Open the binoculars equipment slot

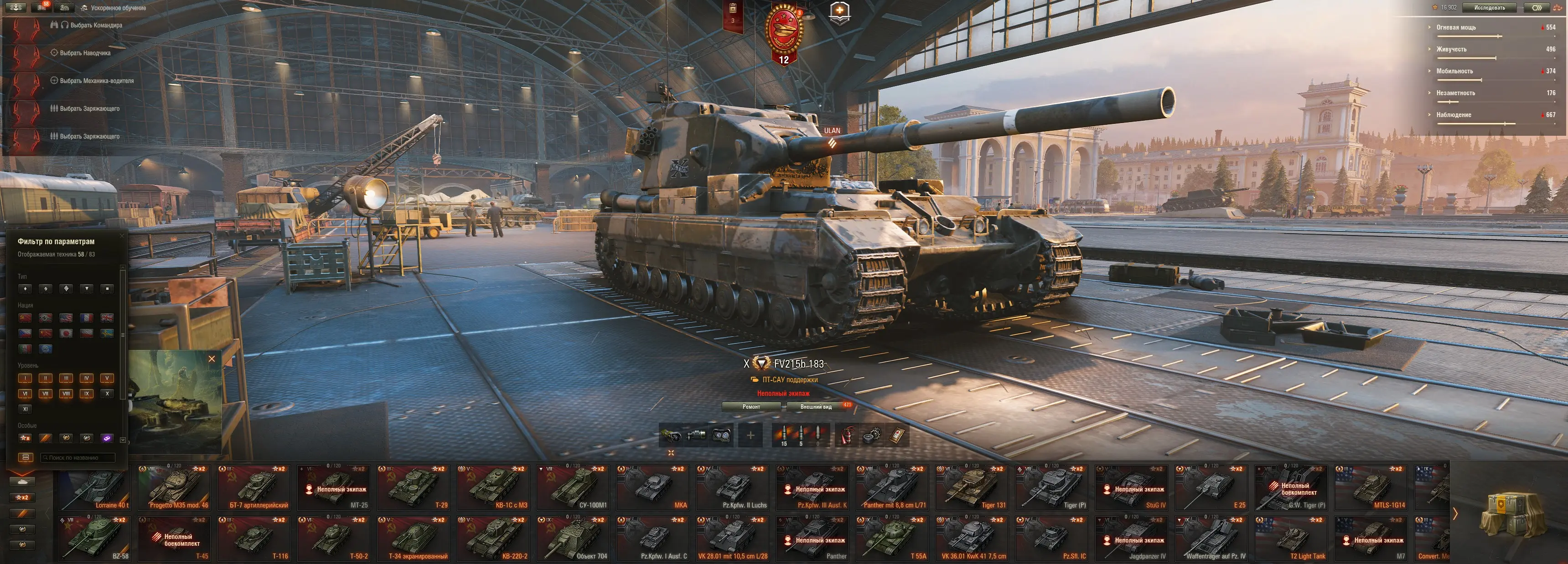(721, 435)
